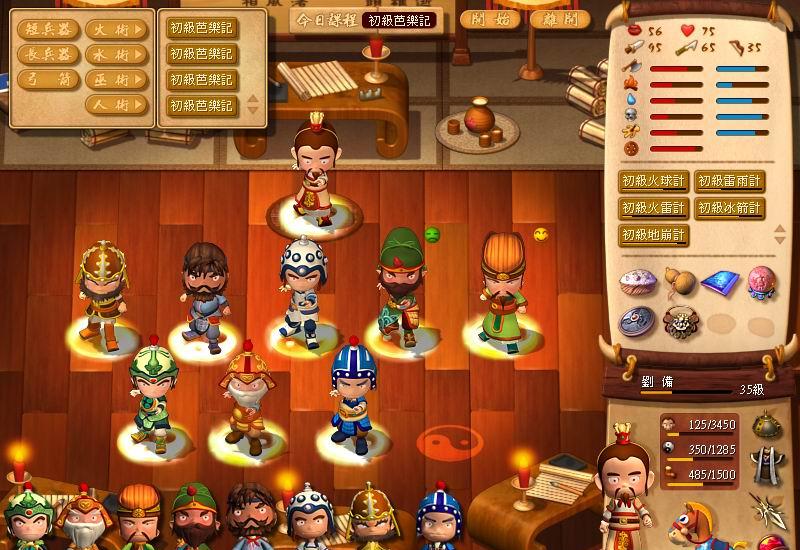Open the 弓箭 category

(x=46, y=80)
